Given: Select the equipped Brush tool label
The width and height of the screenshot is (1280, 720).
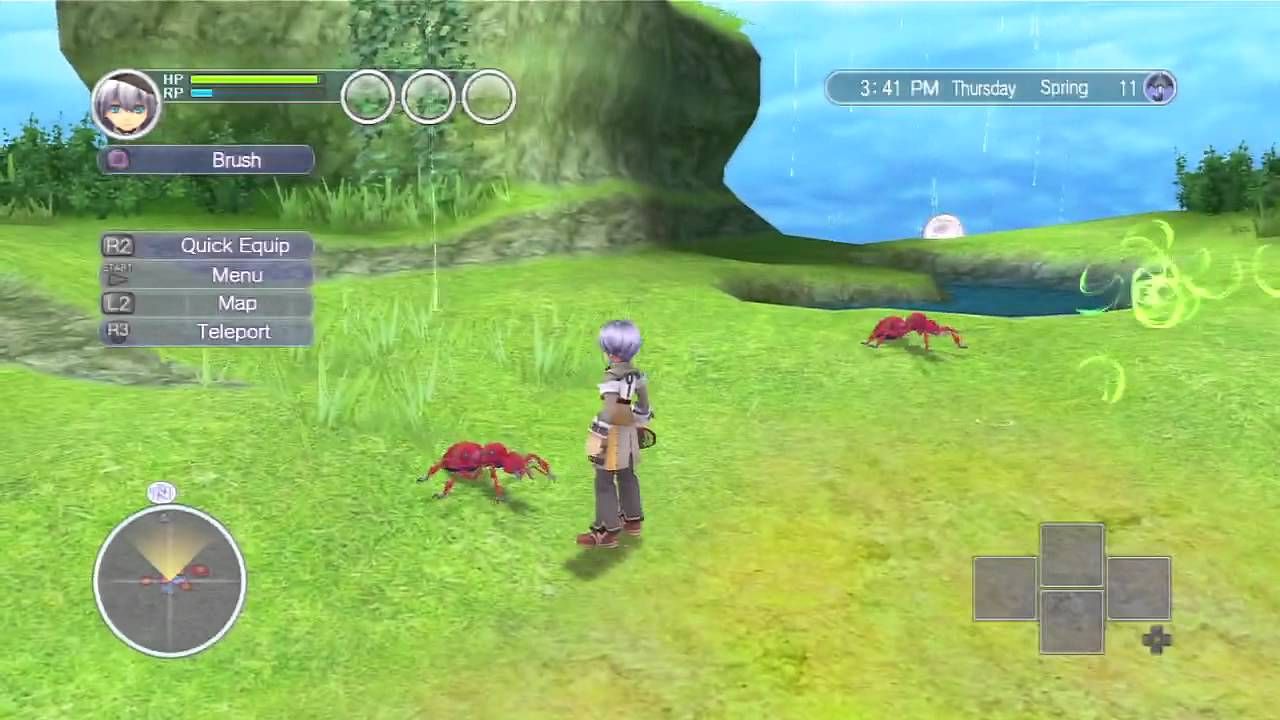Looking at the screenshot, I should (x=207, y=160).
